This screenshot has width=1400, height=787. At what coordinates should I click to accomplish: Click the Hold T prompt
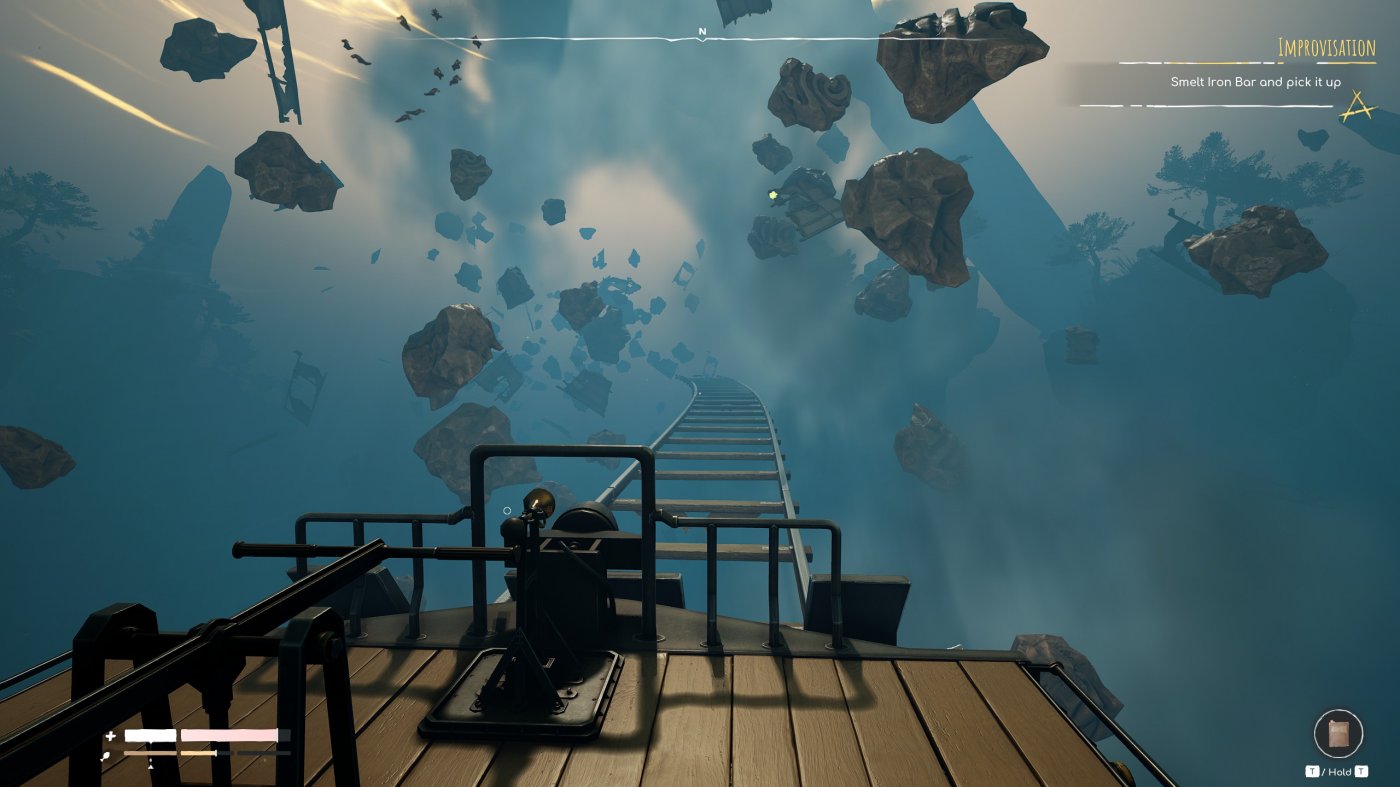(1345, 771)
